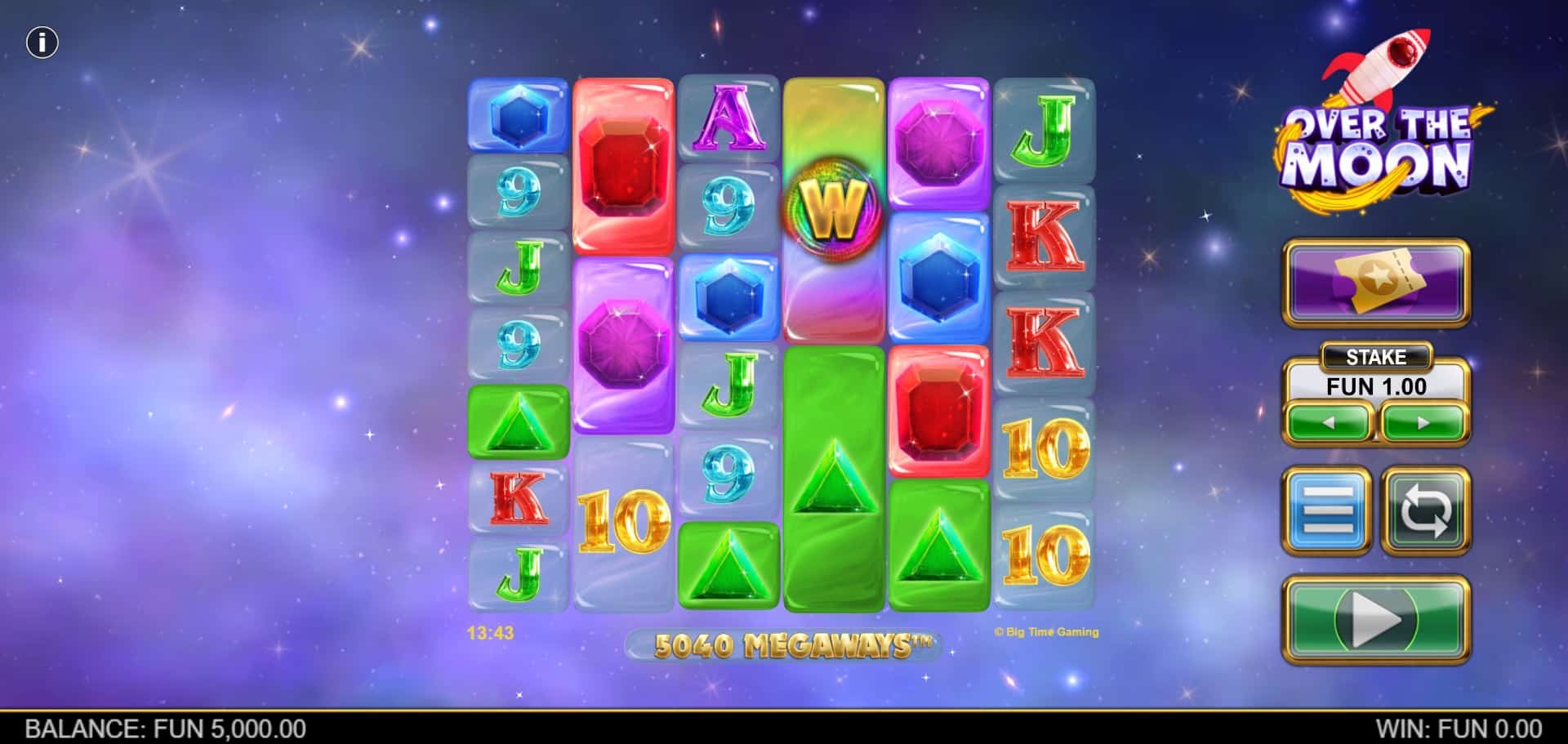Decrease the stake with the left arrow

point(1329,423)
